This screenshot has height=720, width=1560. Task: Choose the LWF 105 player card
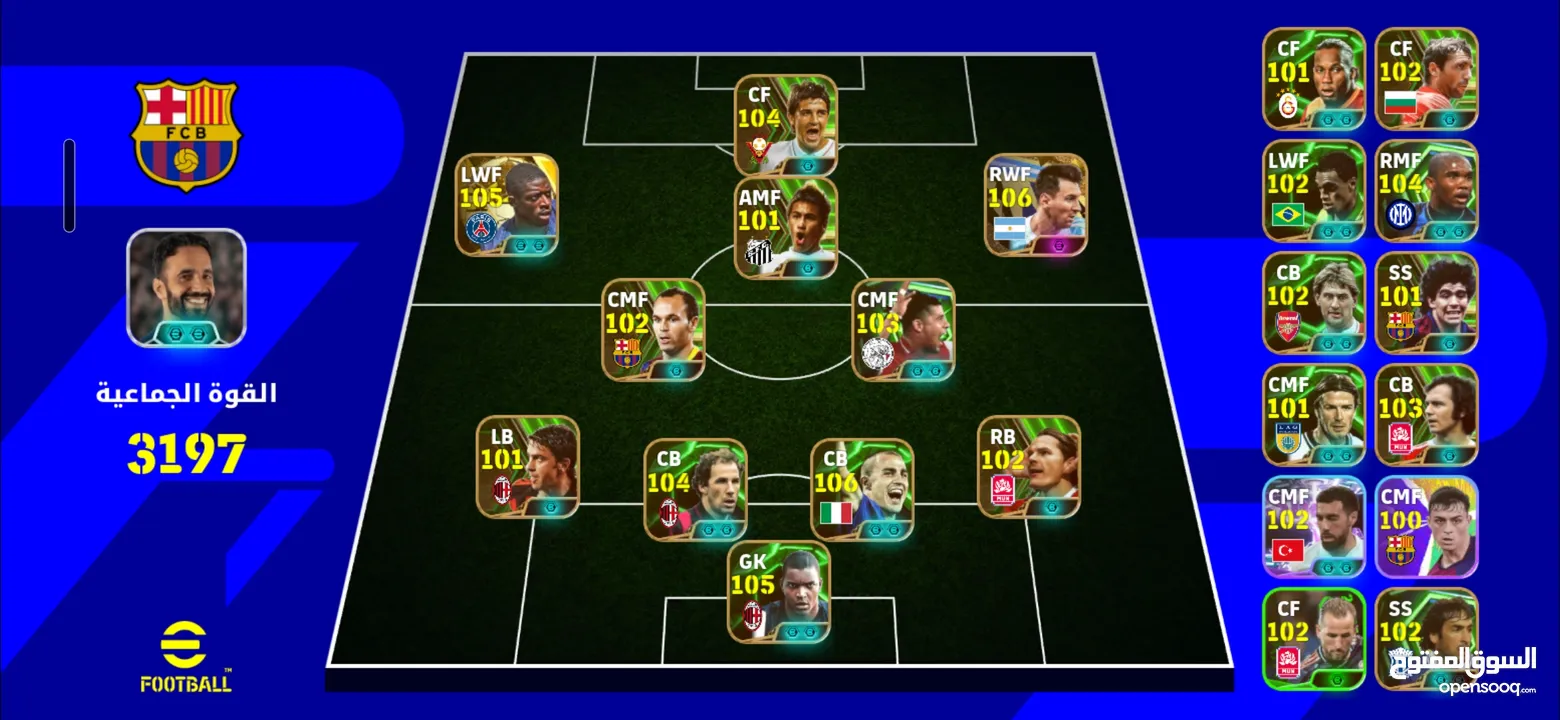(507, 205)
